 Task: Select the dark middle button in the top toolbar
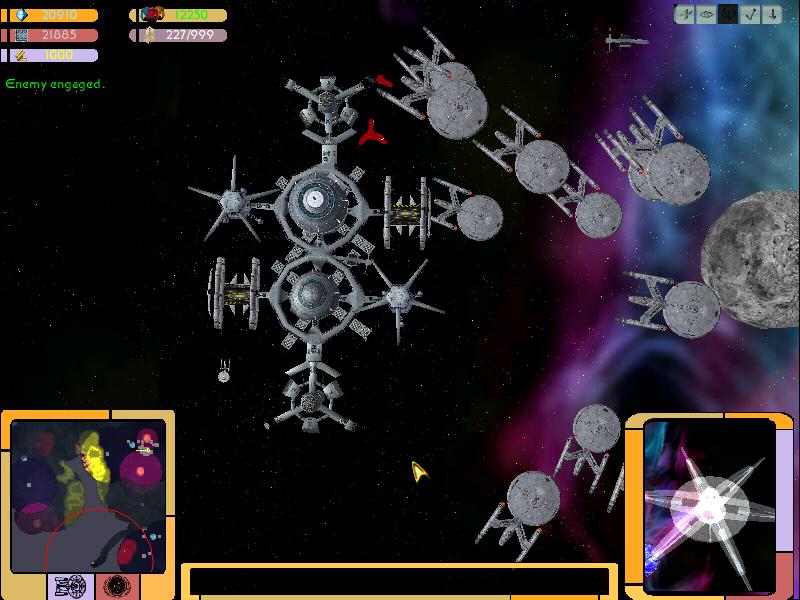click(x=729, y=14)
